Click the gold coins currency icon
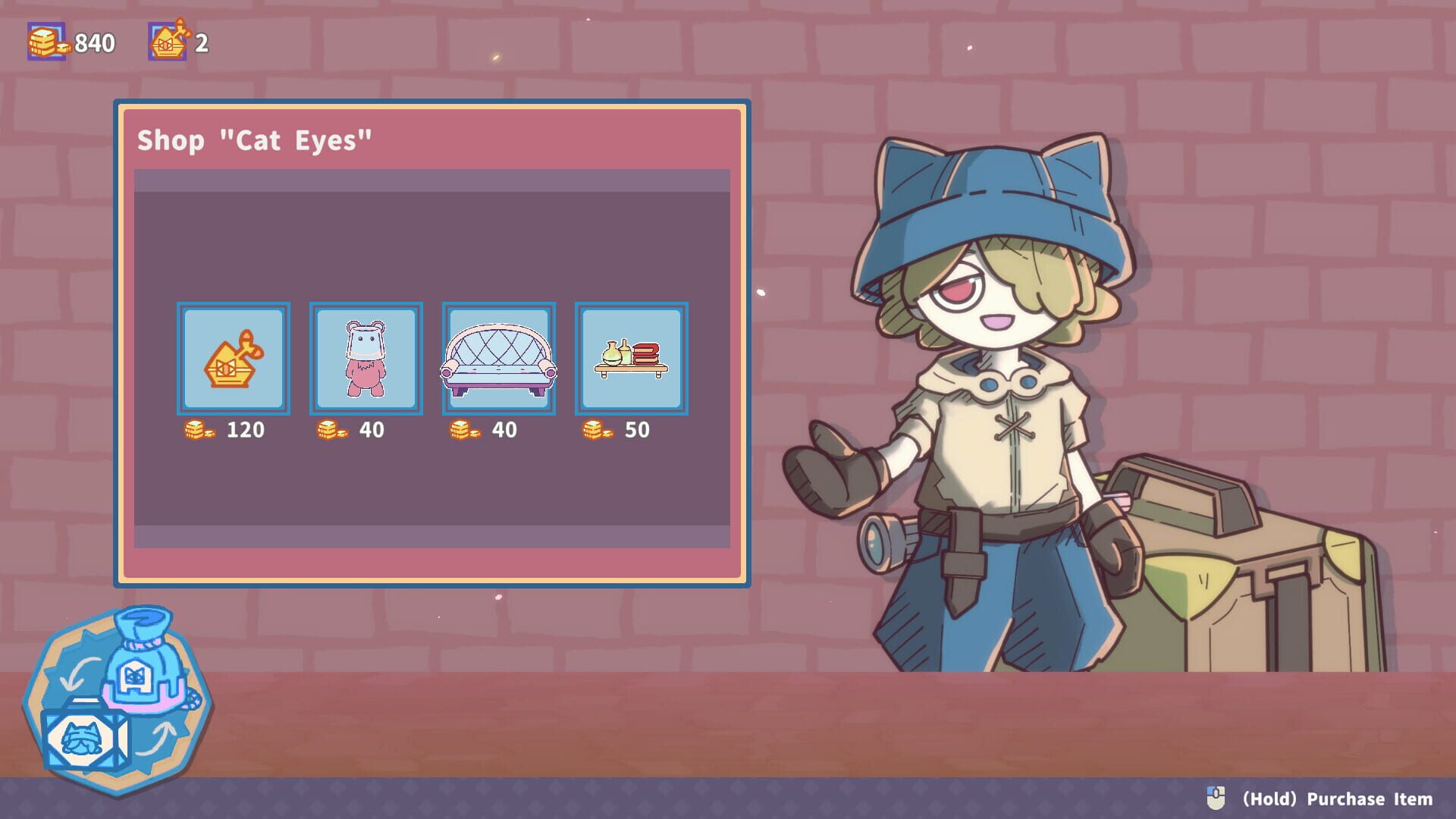Screen dimensions: 1456x819 [x=45, y=42]
